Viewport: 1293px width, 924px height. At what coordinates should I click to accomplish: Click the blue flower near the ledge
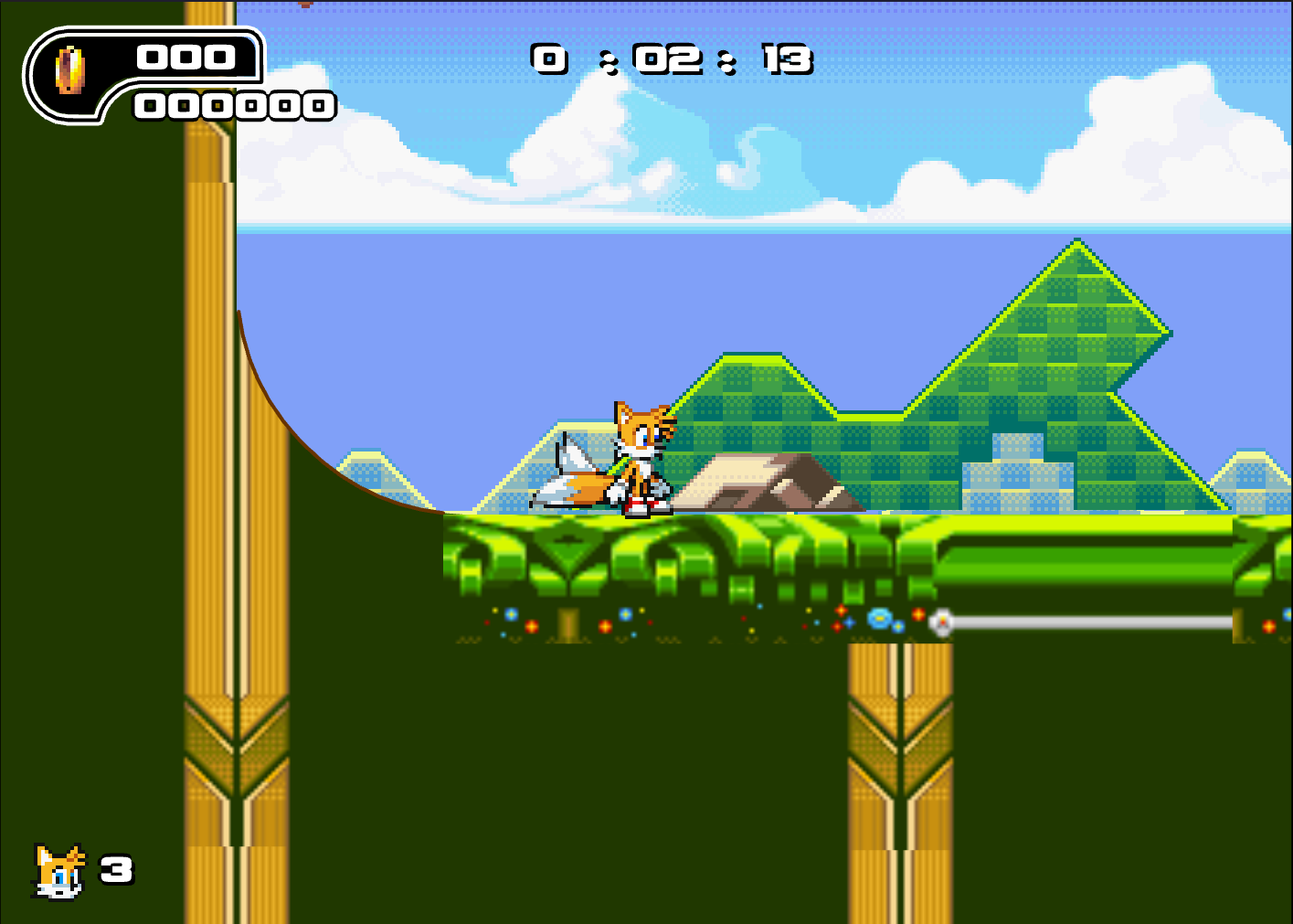877,620
